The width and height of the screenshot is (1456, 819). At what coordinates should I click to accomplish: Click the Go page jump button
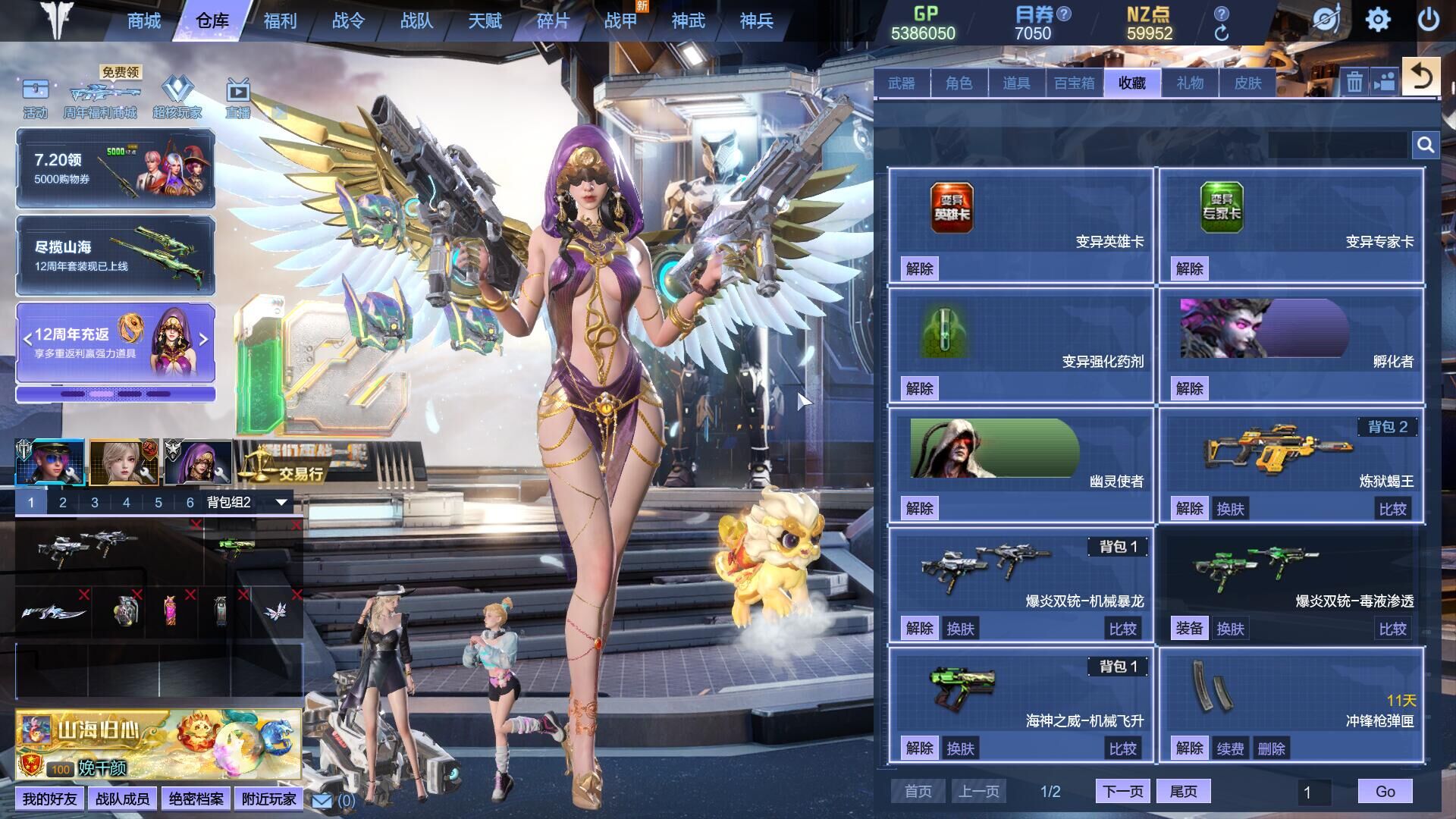click(x=1385, y=792)
